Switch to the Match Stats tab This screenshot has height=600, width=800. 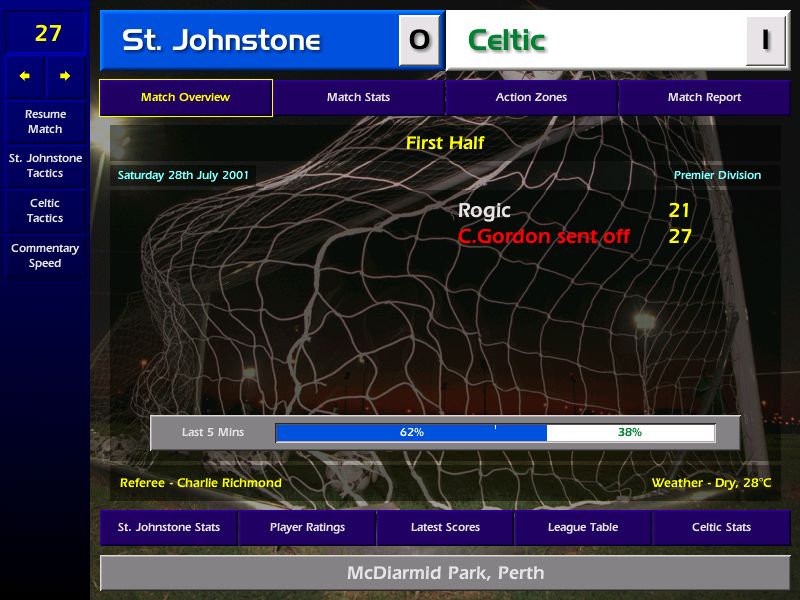coord(358,98)
